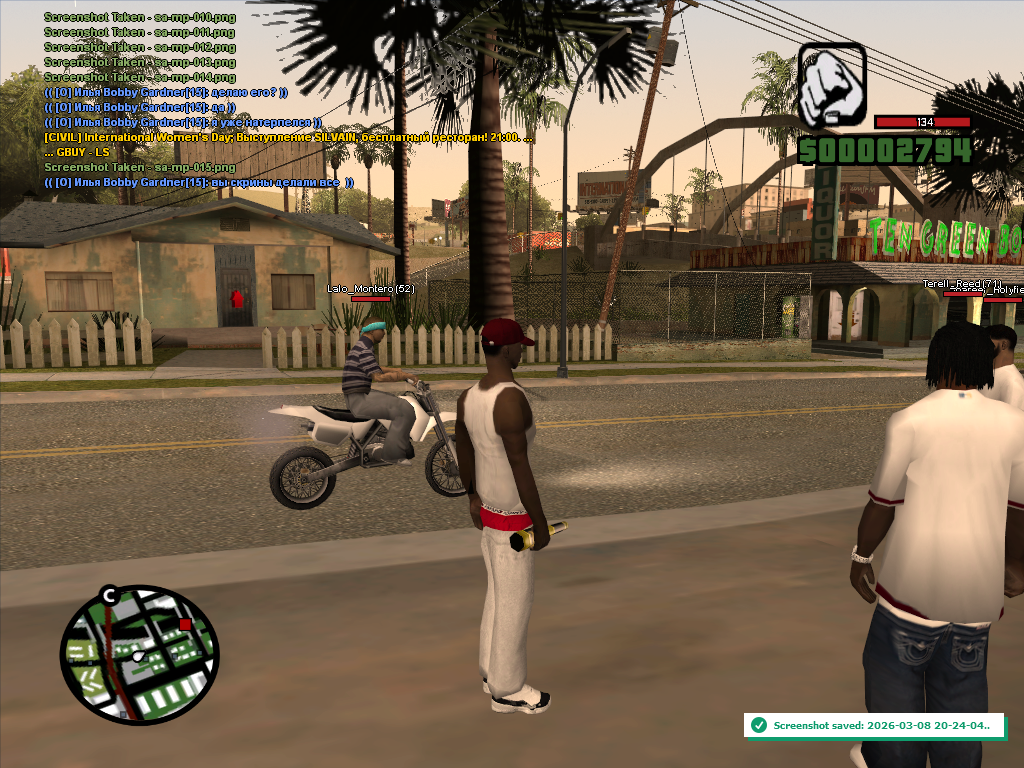The width and height of the screenshot is (1024, 768).
Task: Click the red square marker on the minimap
Action: (185, 624)
